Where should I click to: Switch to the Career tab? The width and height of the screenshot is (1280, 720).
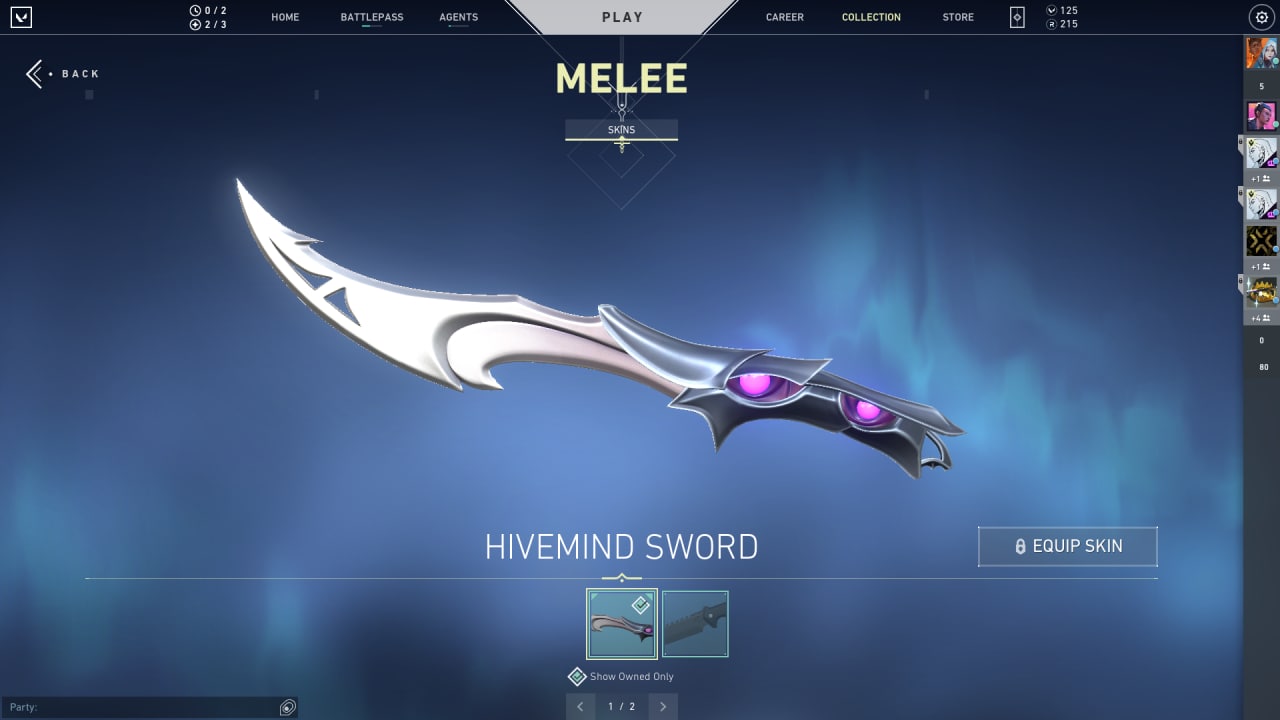point(784,17)
